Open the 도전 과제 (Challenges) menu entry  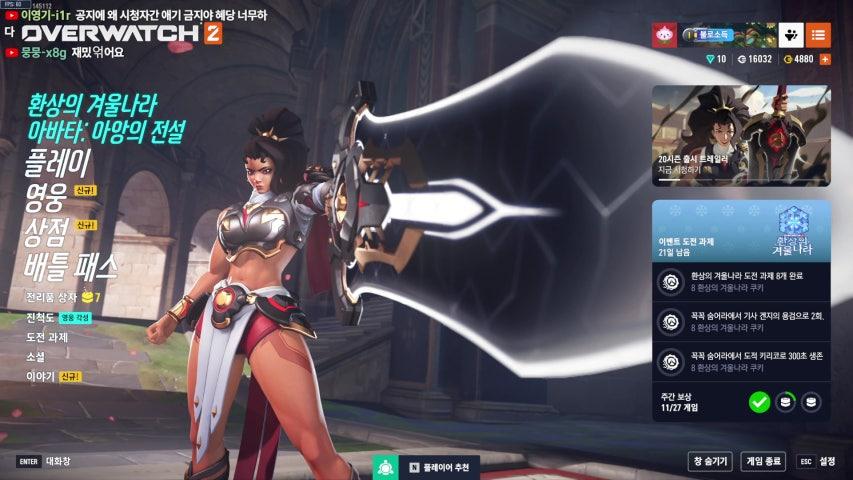(48, 337)
